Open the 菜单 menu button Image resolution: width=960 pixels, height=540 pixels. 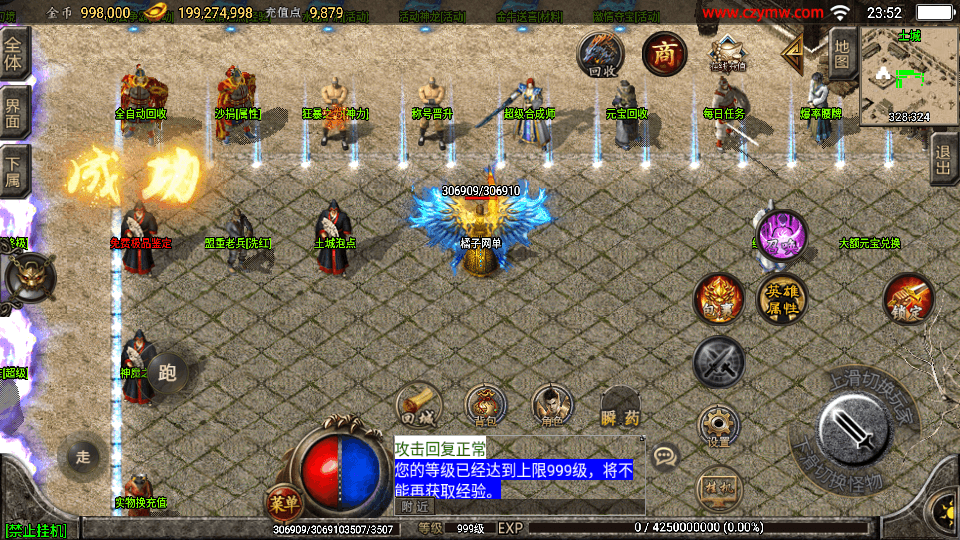(x=282, y=500)
